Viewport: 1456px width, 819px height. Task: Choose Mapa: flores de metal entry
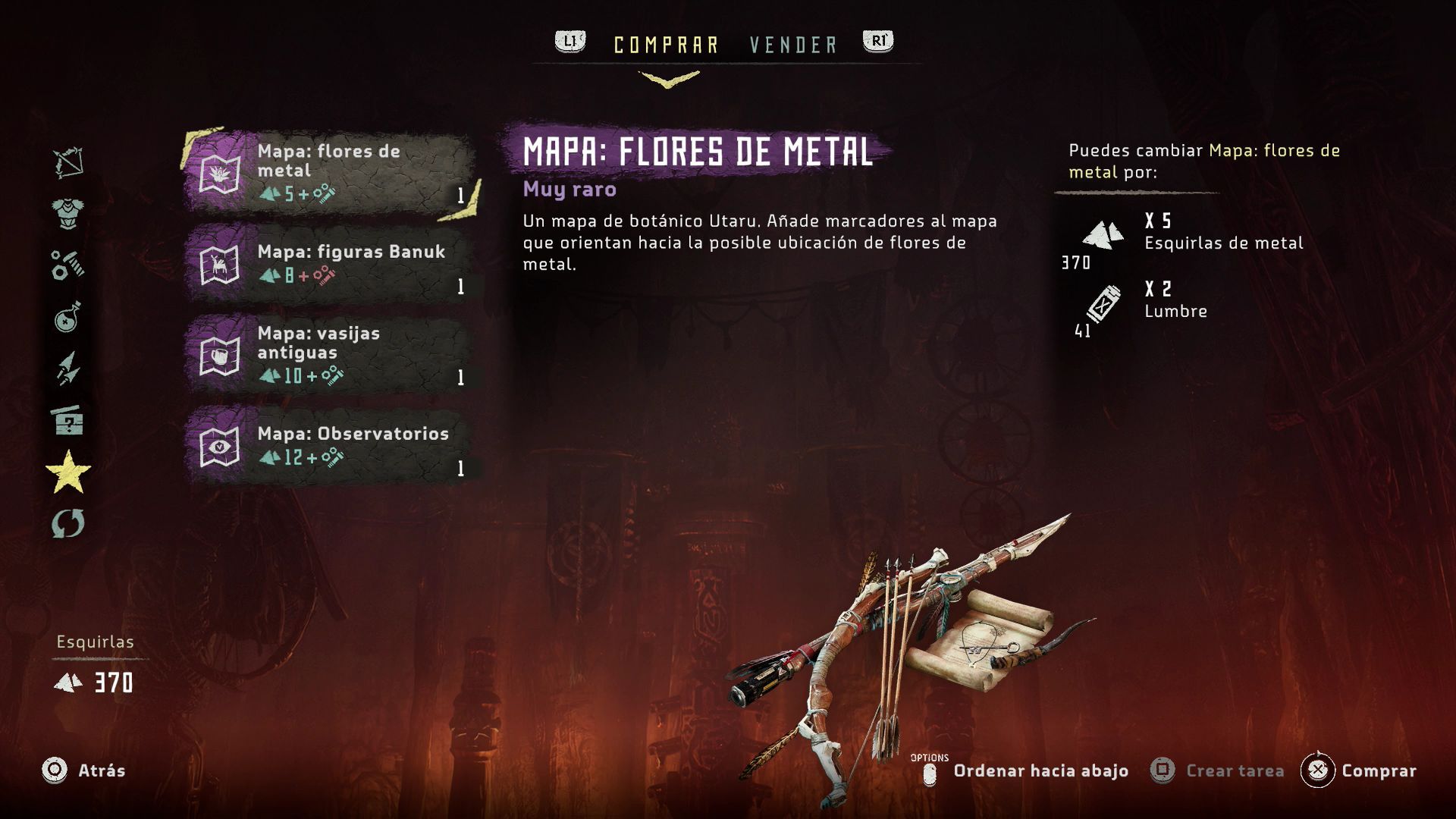[331, 173]
